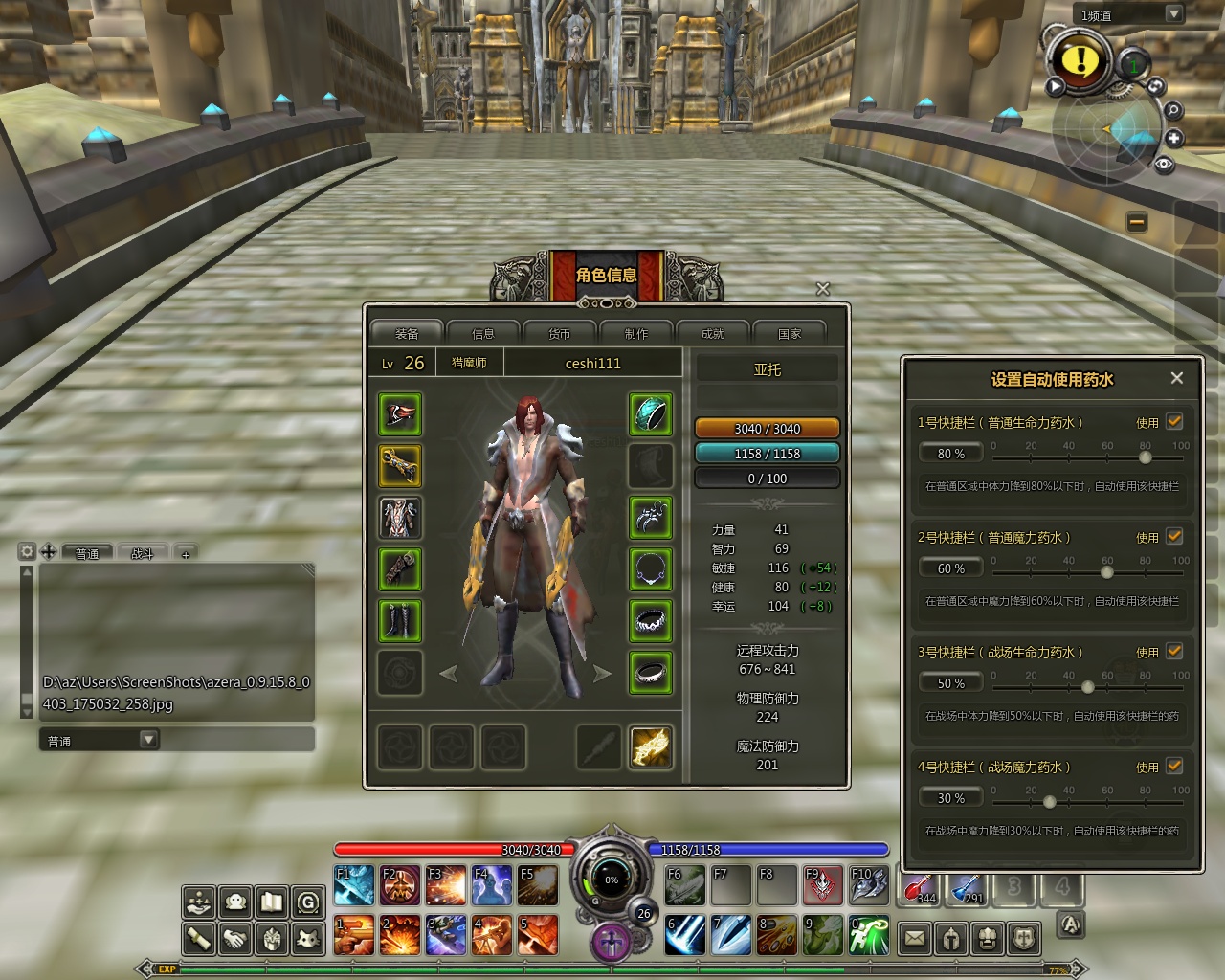1225x980 pixels.
Task: Close the character info window
Action: click(x=822, y=288)
